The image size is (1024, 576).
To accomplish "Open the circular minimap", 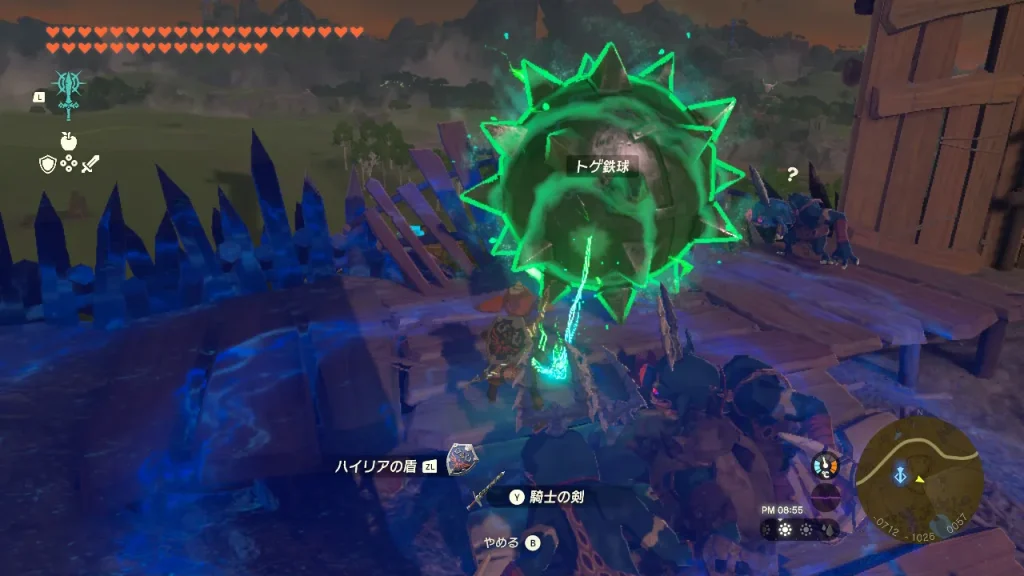I will (x=919, y=478).
